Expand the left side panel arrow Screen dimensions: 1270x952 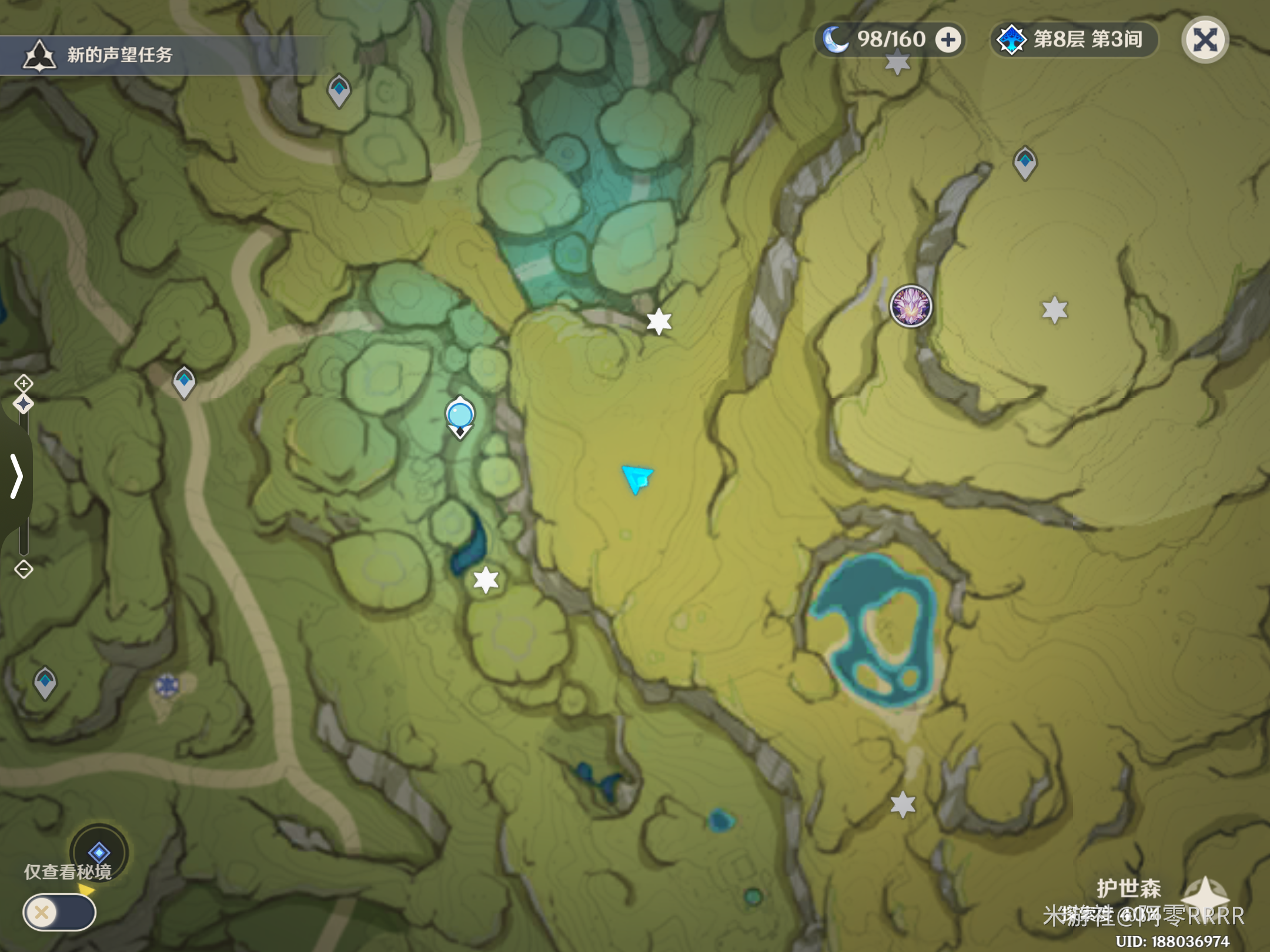[x=16, y=476]
